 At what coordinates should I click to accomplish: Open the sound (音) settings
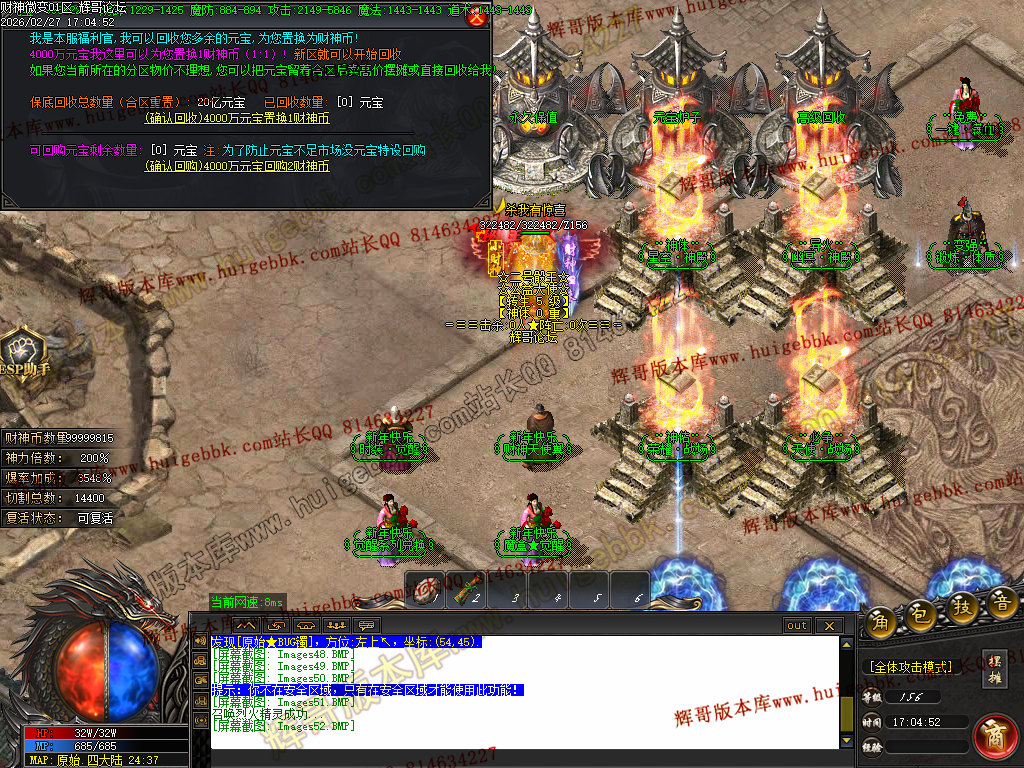(x=1003, y=602)
